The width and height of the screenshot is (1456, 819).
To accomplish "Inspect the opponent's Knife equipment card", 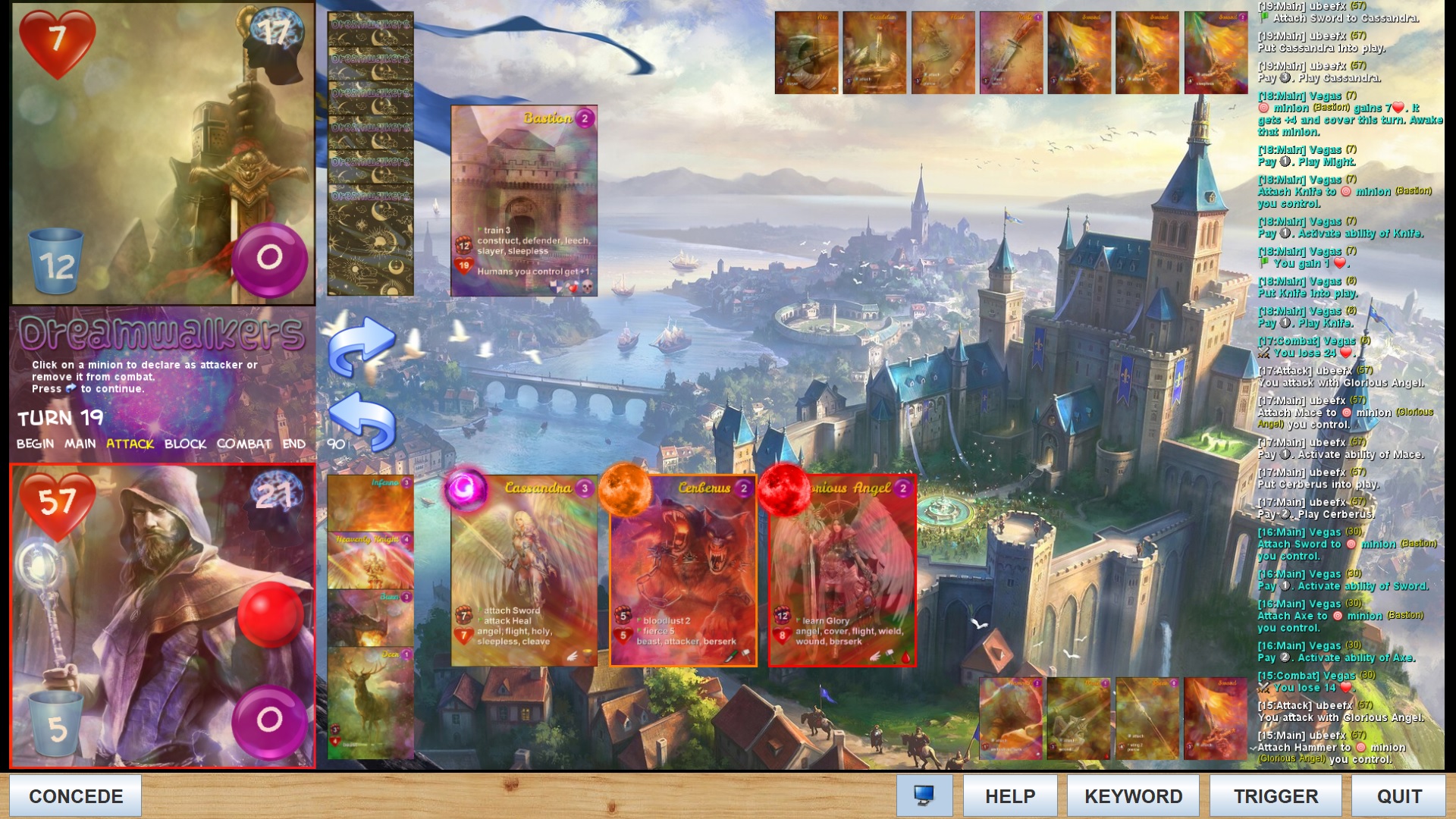I will (1011, 52).
